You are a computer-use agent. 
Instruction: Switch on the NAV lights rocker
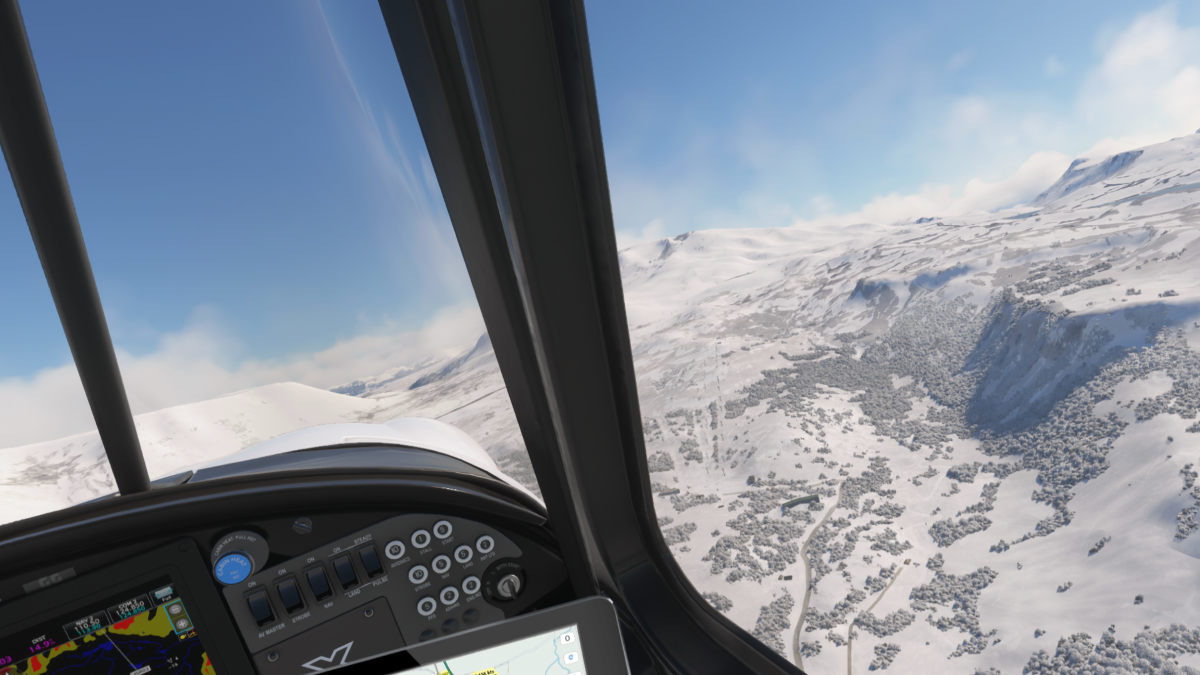pyautogui.click(x=318, y=581)
